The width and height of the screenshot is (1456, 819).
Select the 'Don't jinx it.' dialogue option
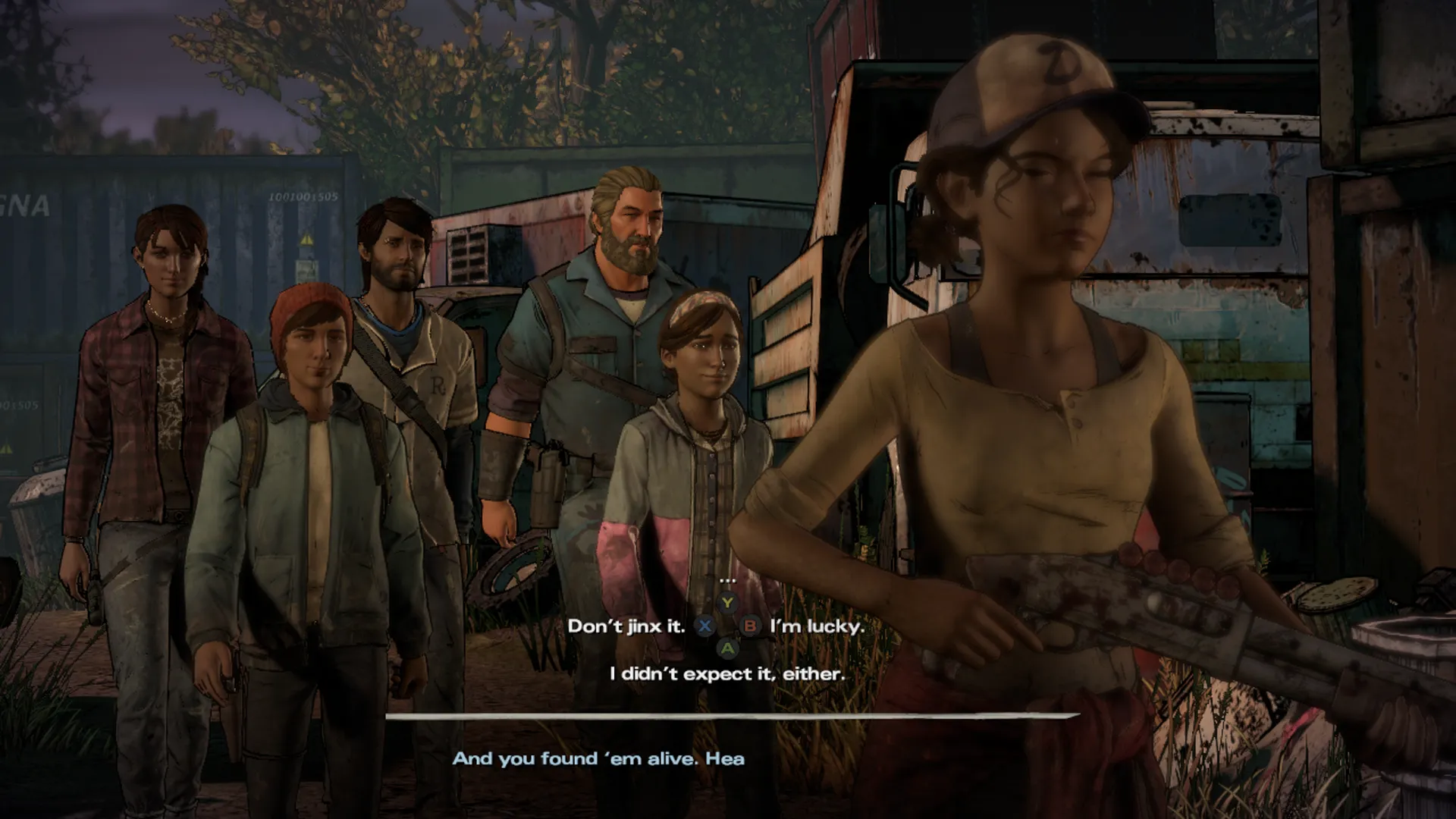point(627,627)
